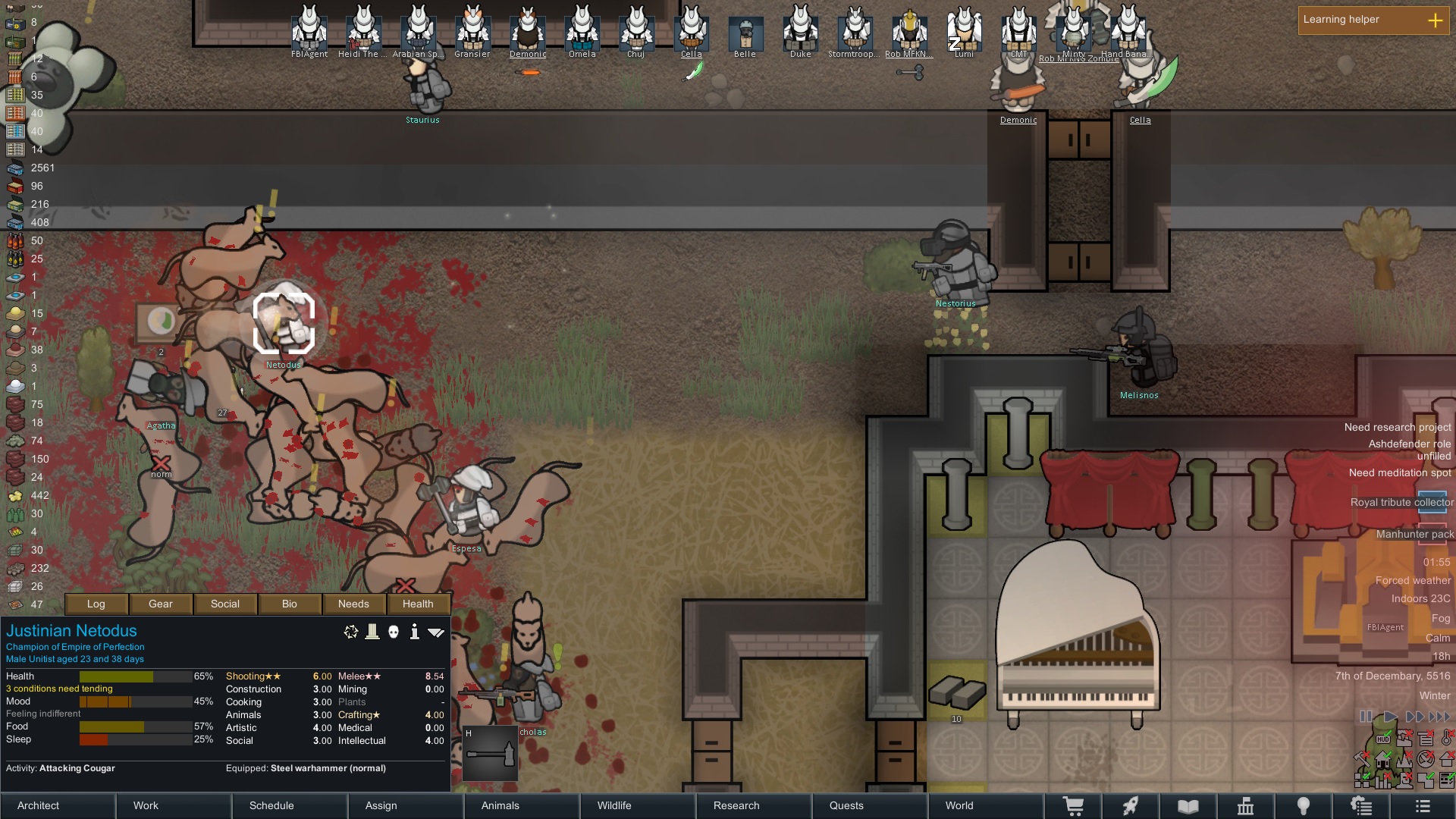Pause the game speed
This screenshot has height=819, width=1456.
tap(1366, 716)
